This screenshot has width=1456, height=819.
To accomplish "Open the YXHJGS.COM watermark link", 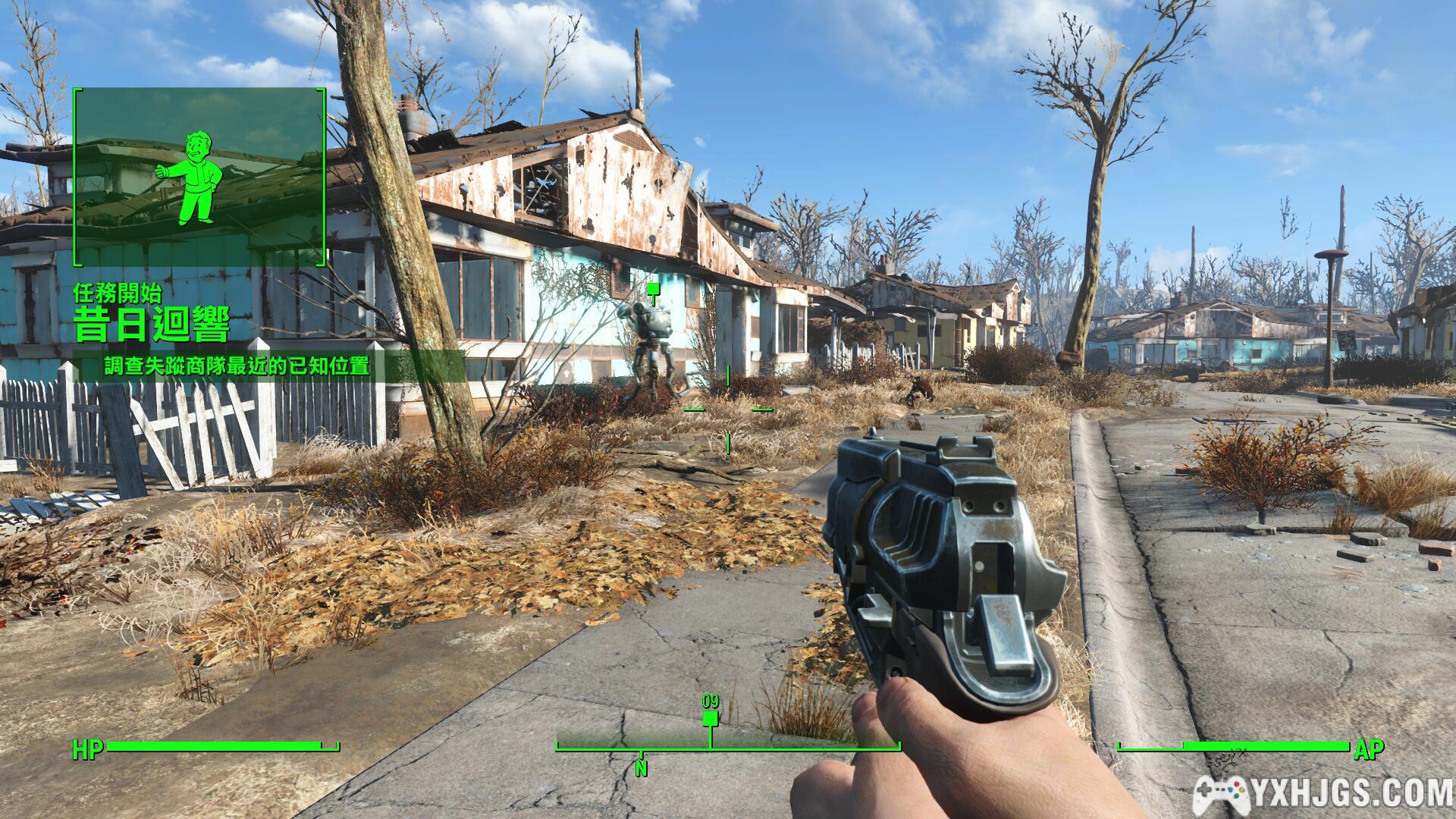I will (x=1323, y=794).
